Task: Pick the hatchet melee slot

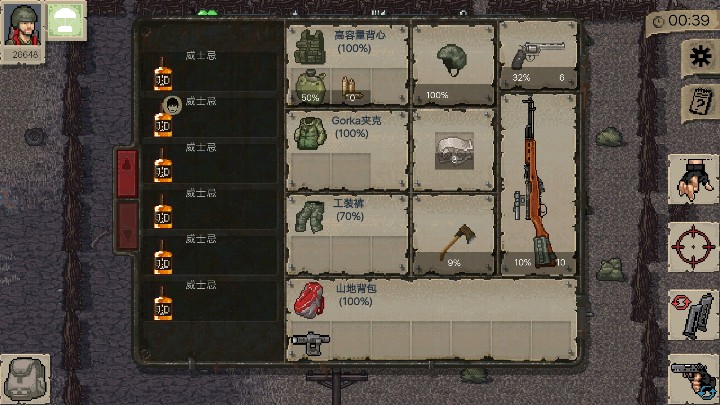Action: pos(453,236)
